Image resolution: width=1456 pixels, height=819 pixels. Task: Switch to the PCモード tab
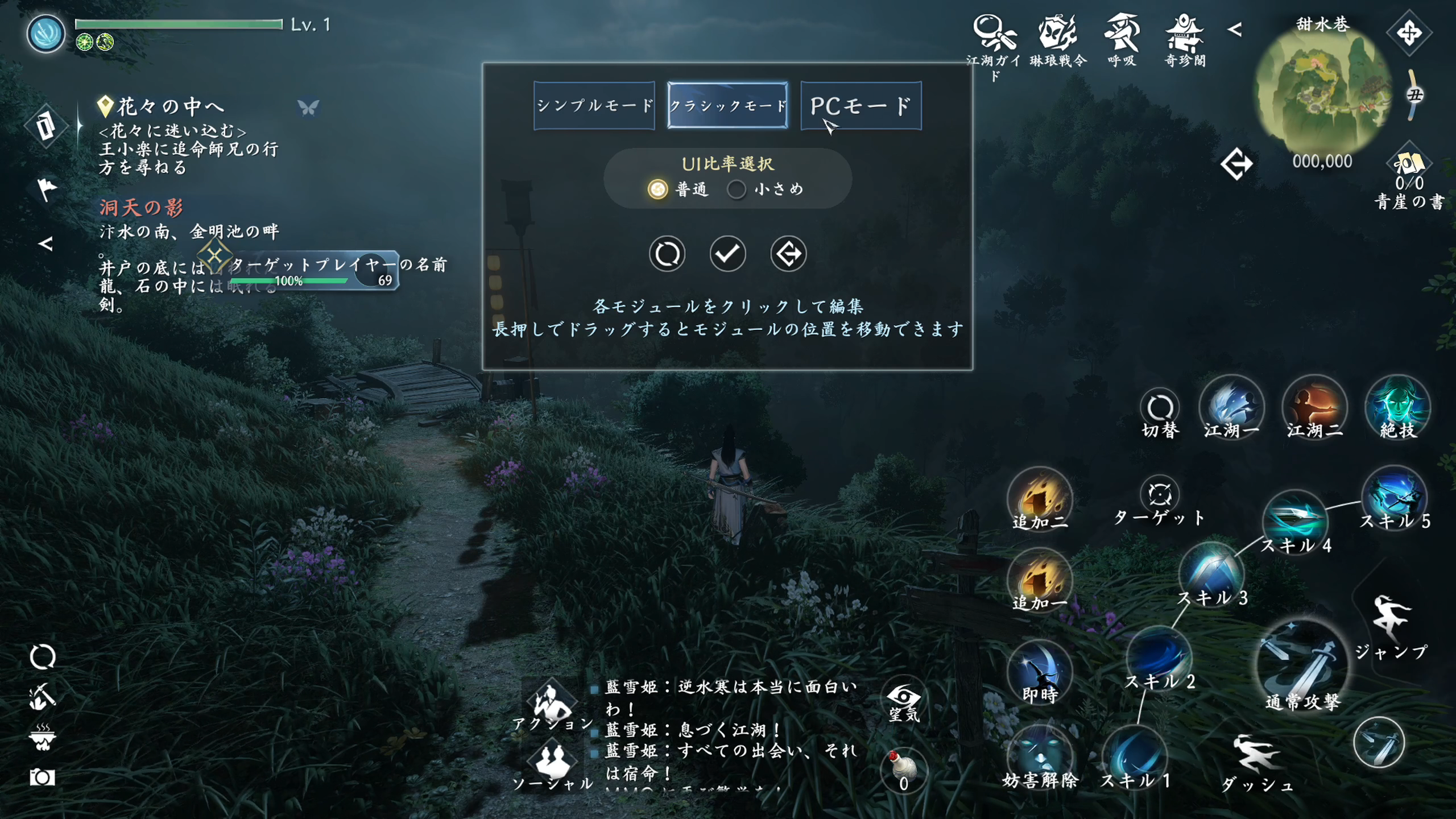[859, 106]
